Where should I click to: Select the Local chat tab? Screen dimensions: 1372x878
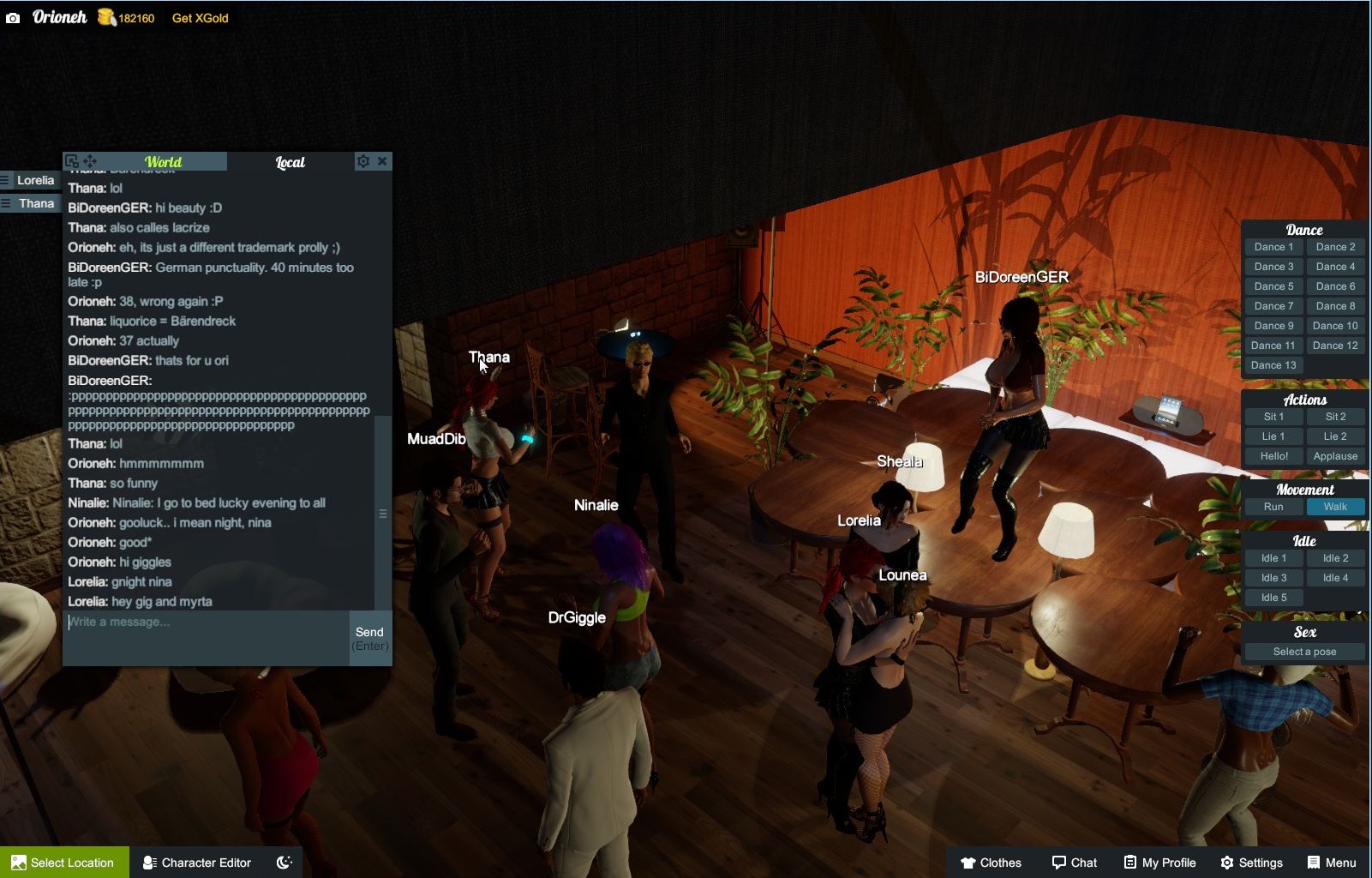(289, 161)
